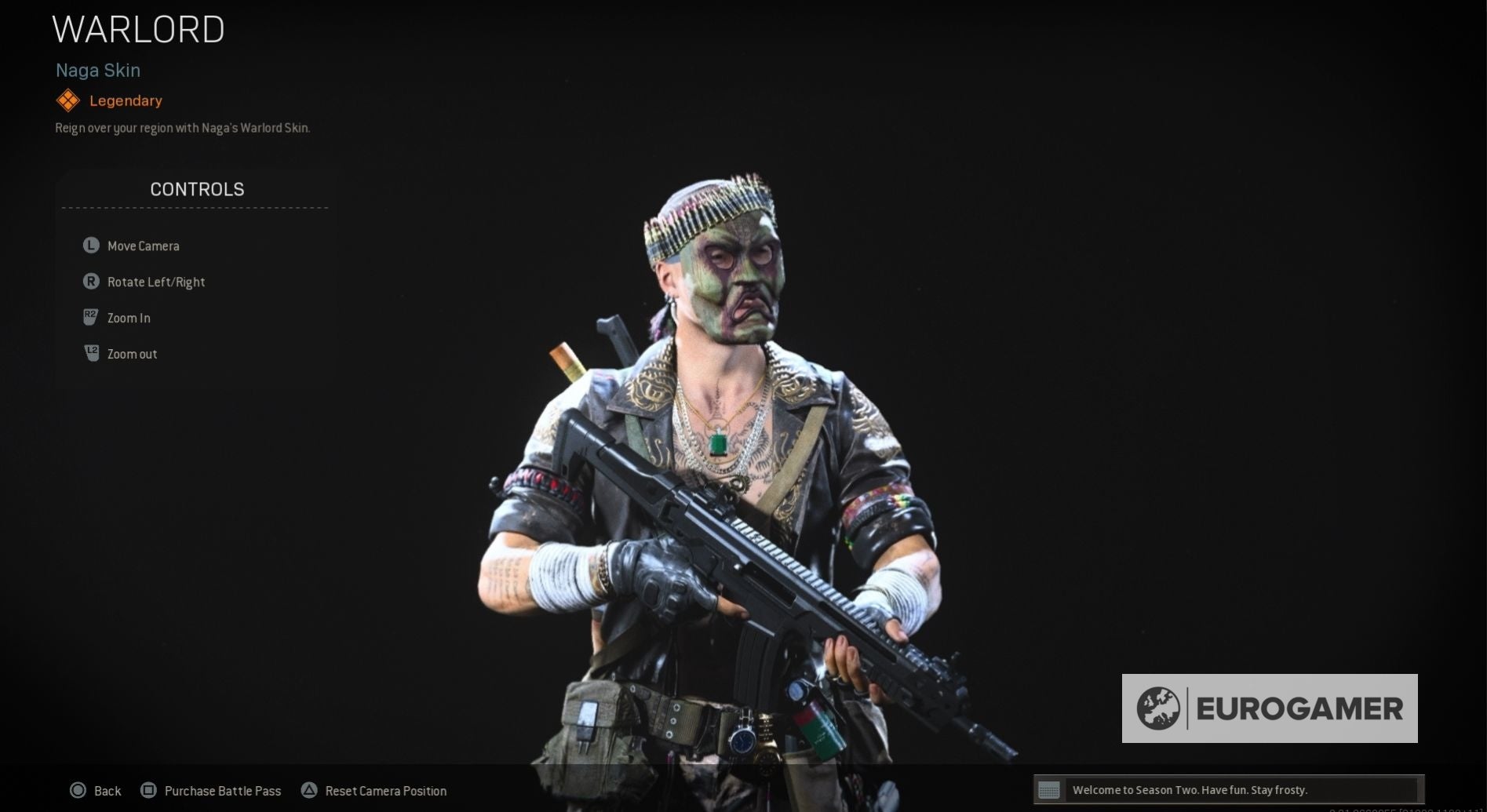The image size is (1487, 812).
Task: Click the keyboard icon in the message bar
Action: [x=1049, y=790]
